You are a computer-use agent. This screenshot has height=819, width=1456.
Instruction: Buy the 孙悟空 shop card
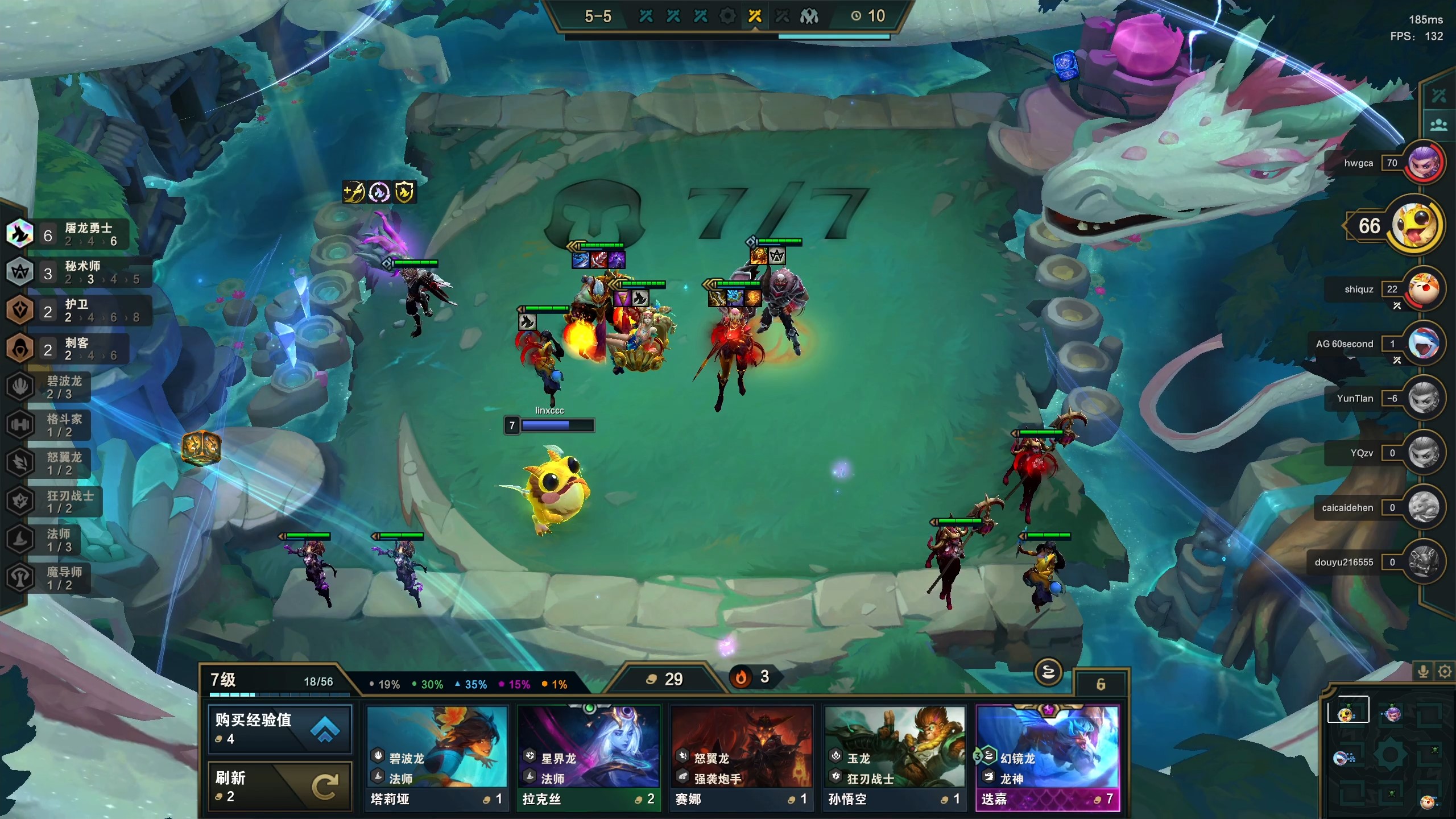pos(895,758)
